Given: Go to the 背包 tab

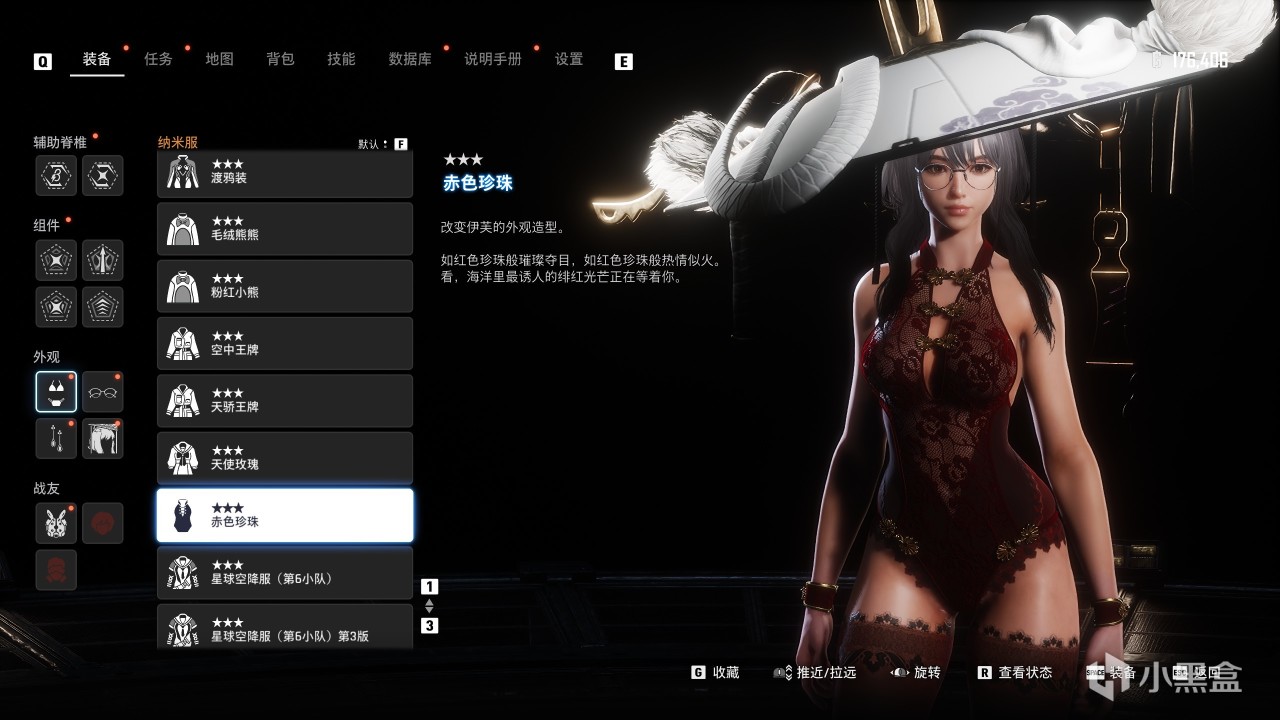Looking at the screenshot, I should [280, 59].
